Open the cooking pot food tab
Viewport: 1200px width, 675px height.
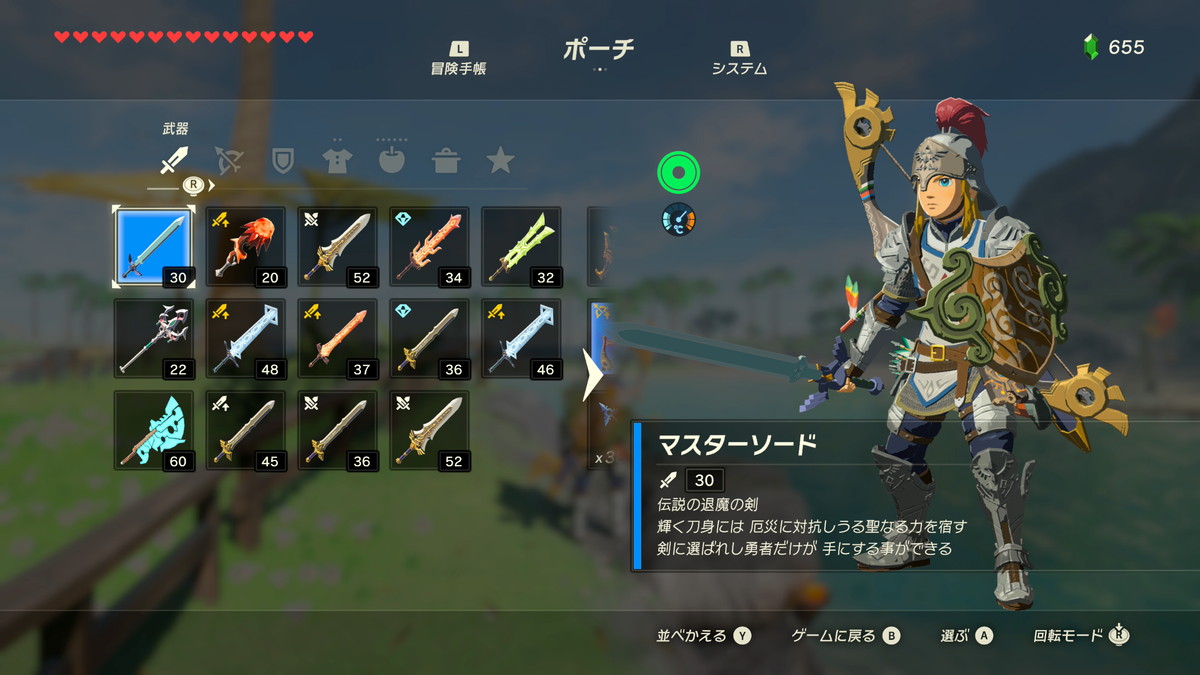446,160
